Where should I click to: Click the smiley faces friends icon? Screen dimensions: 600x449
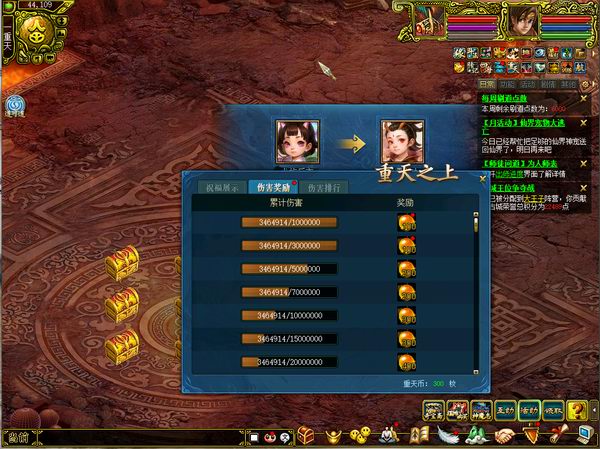coord(361,435)
